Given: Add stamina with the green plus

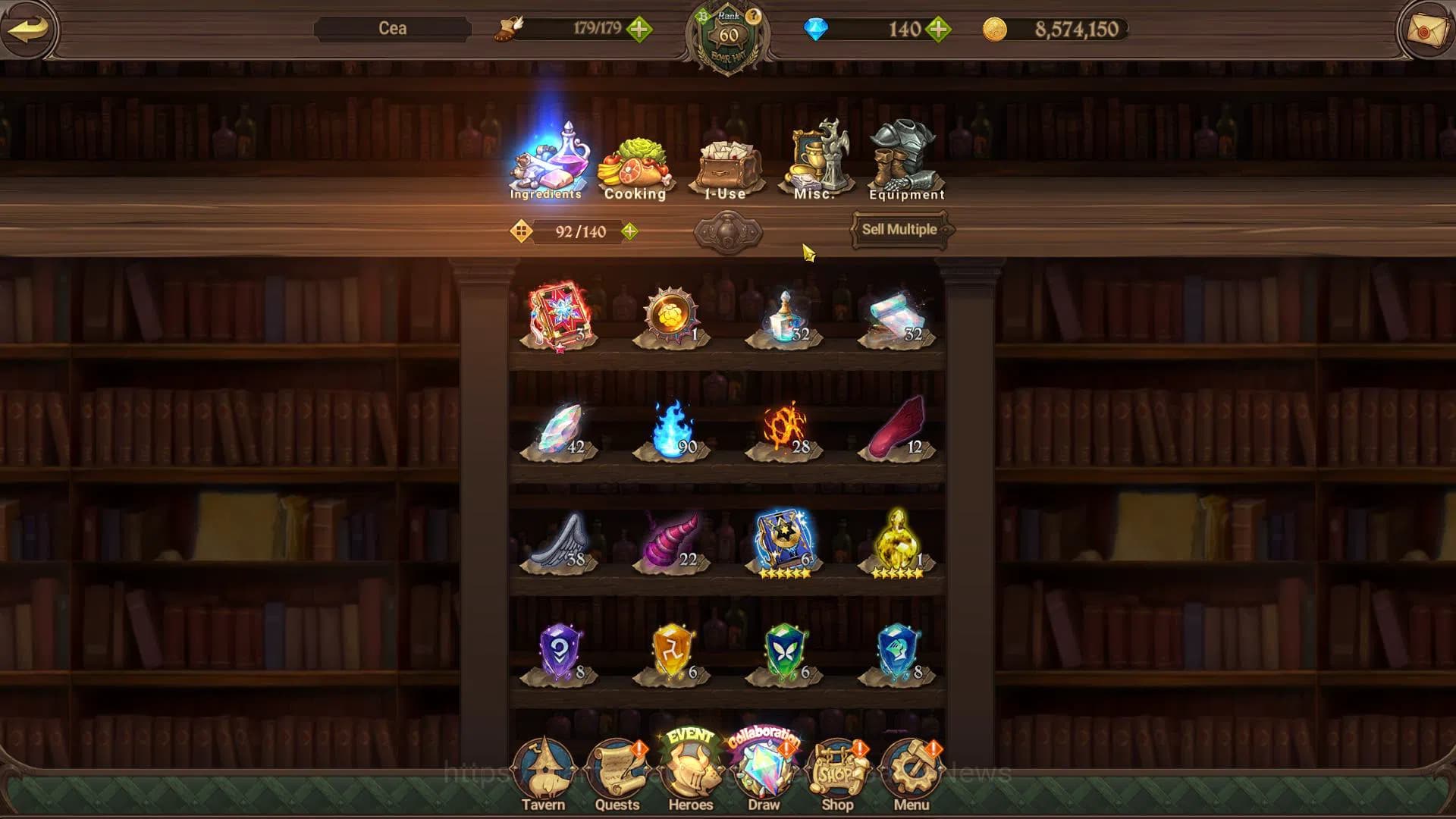Looking at the screenshot, I should [x=639, y=30].
